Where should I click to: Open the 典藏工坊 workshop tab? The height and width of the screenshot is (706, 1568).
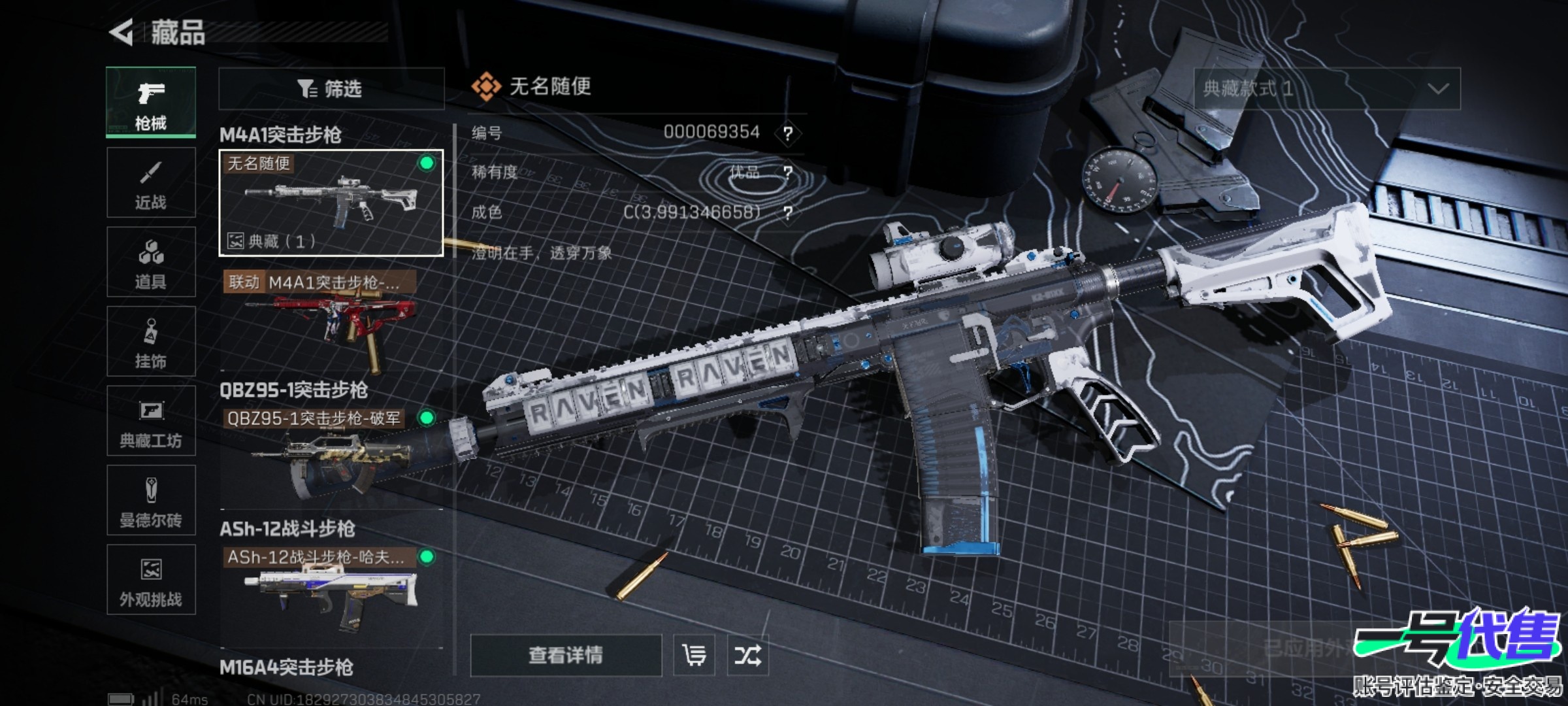pyautogui.click(x=151, y=421)
